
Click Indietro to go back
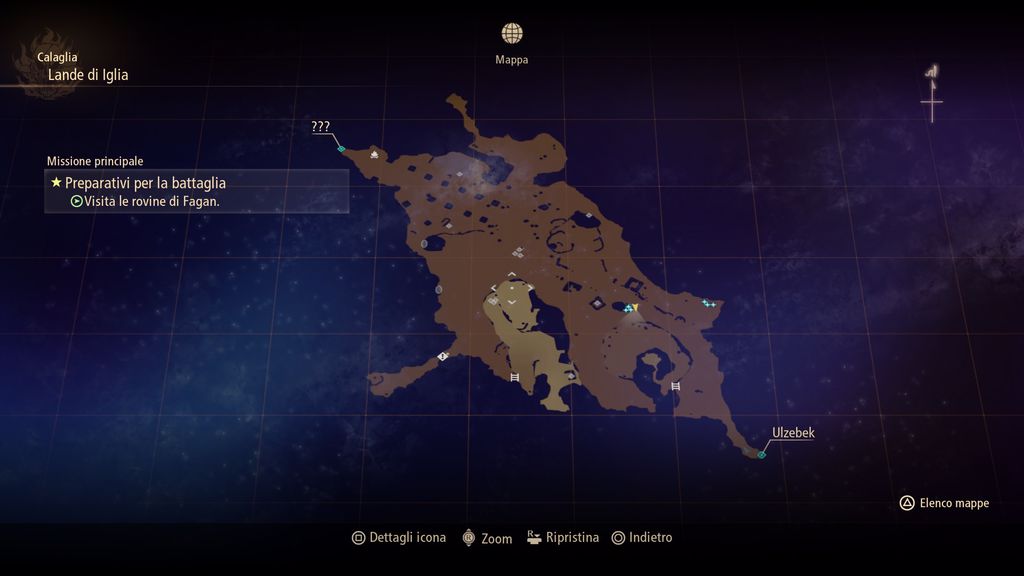click(x=642, y=538)
